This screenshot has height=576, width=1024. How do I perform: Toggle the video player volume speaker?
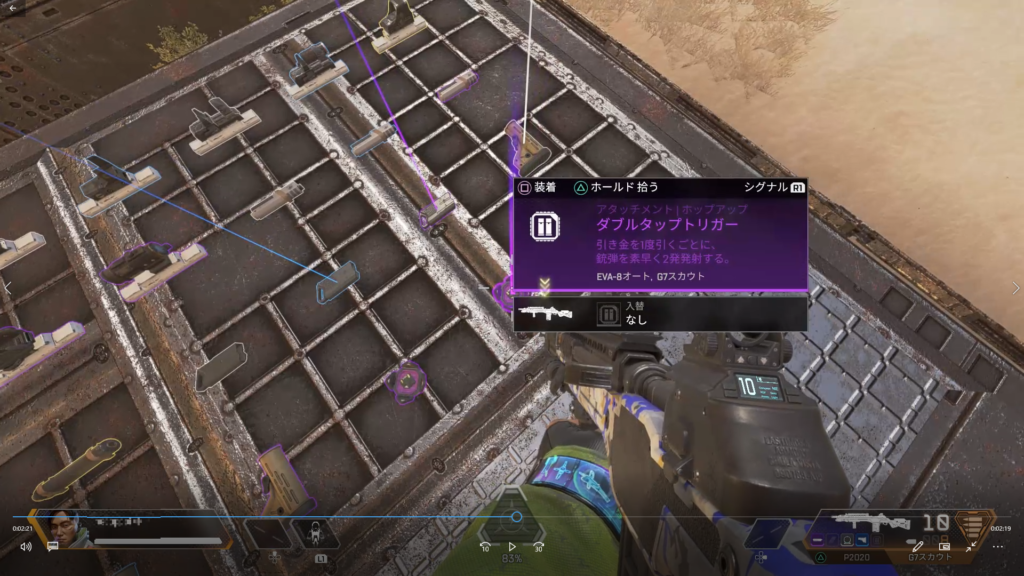tap(25, 547)
